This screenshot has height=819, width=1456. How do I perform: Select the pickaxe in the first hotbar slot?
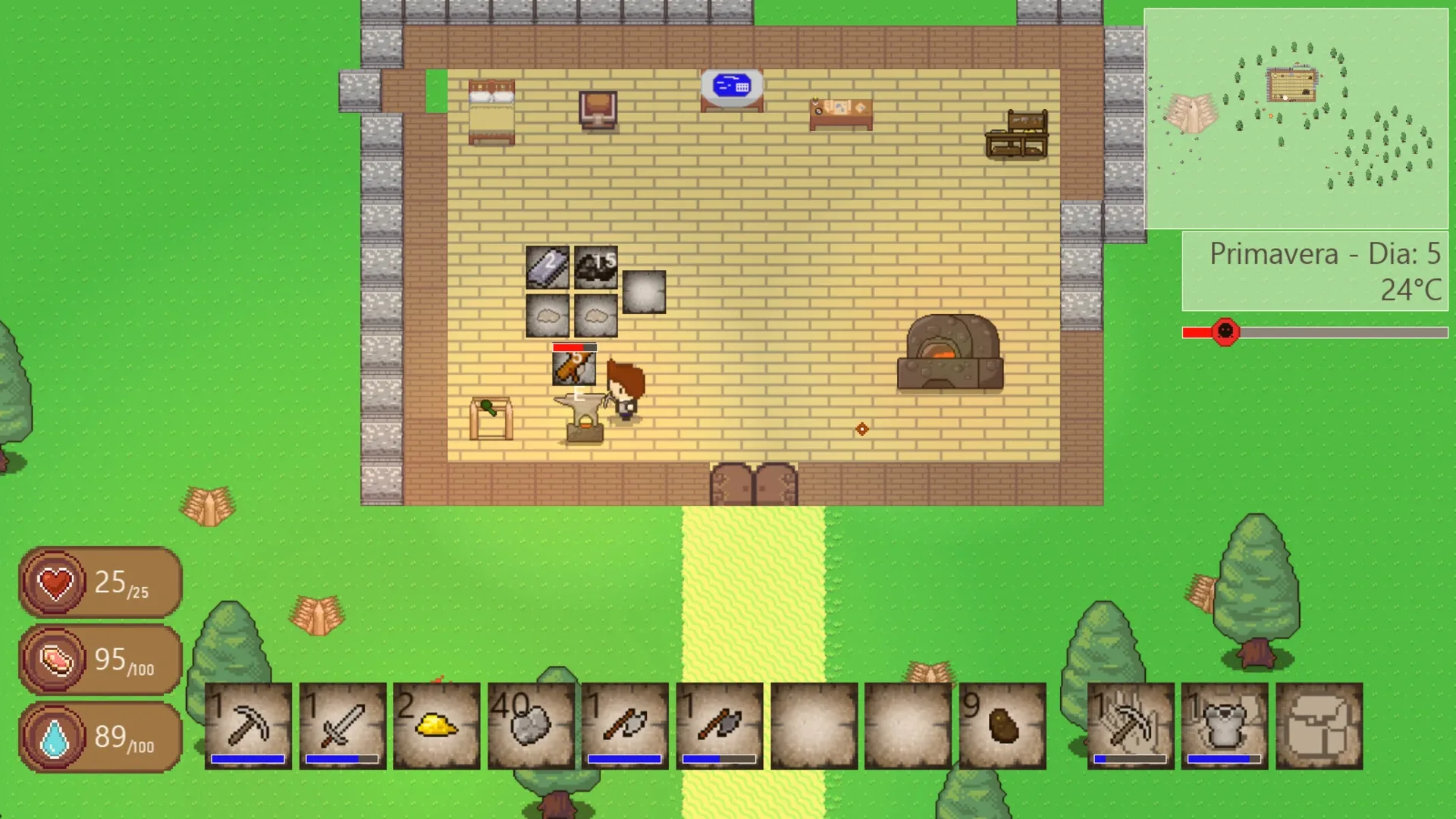point(247,726)
